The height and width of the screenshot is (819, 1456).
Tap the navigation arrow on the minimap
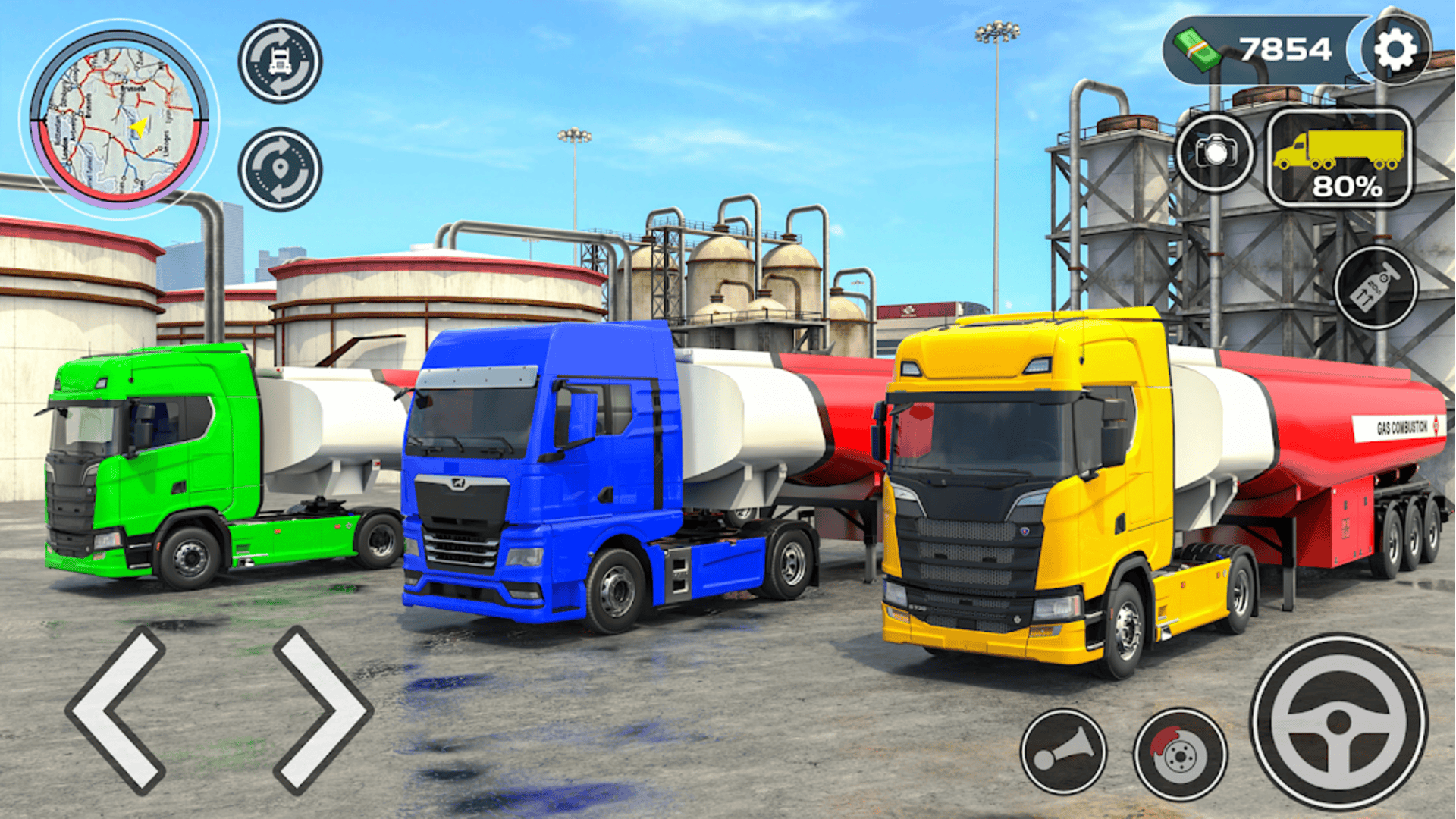pos(136,127)
